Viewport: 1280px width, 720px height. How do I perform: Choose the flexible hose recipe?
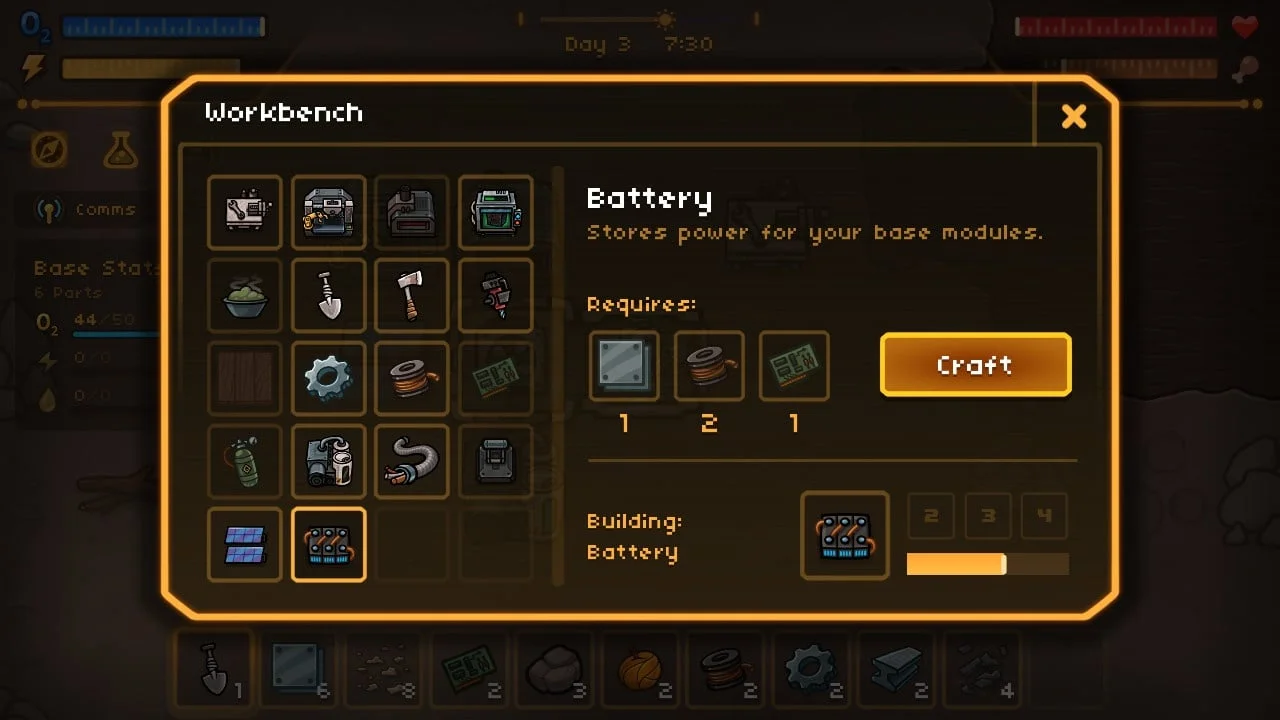click(412, 461)
